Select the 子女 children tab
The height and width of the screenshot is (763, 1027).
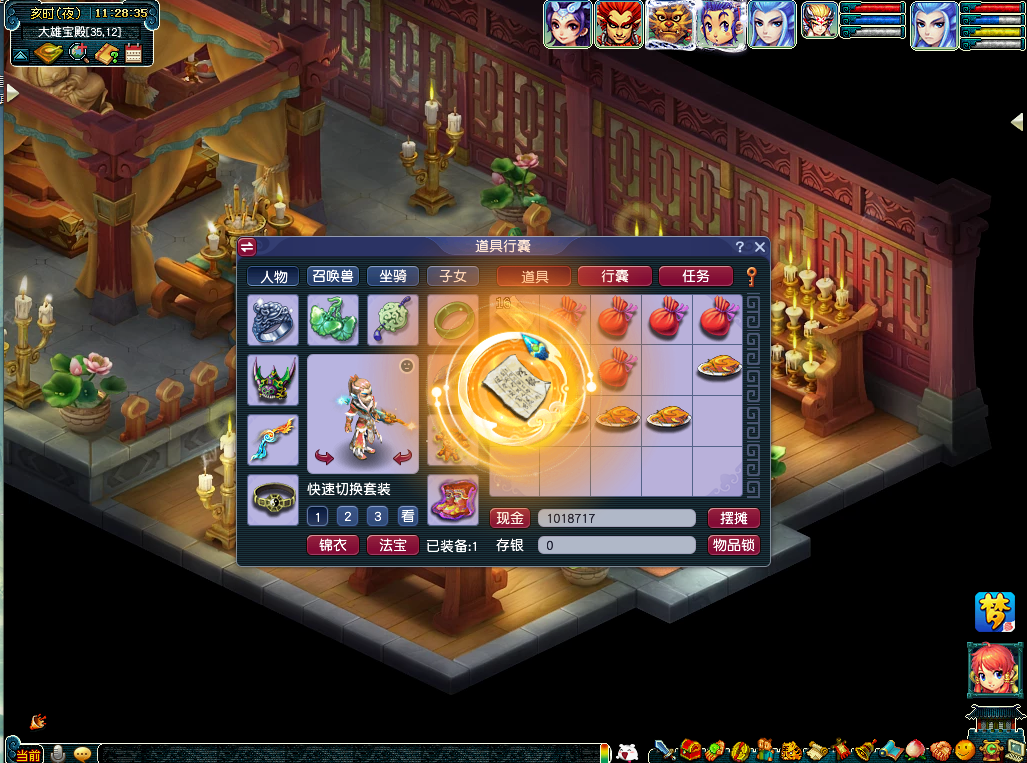pyautogui.click(x=452, y=276)
